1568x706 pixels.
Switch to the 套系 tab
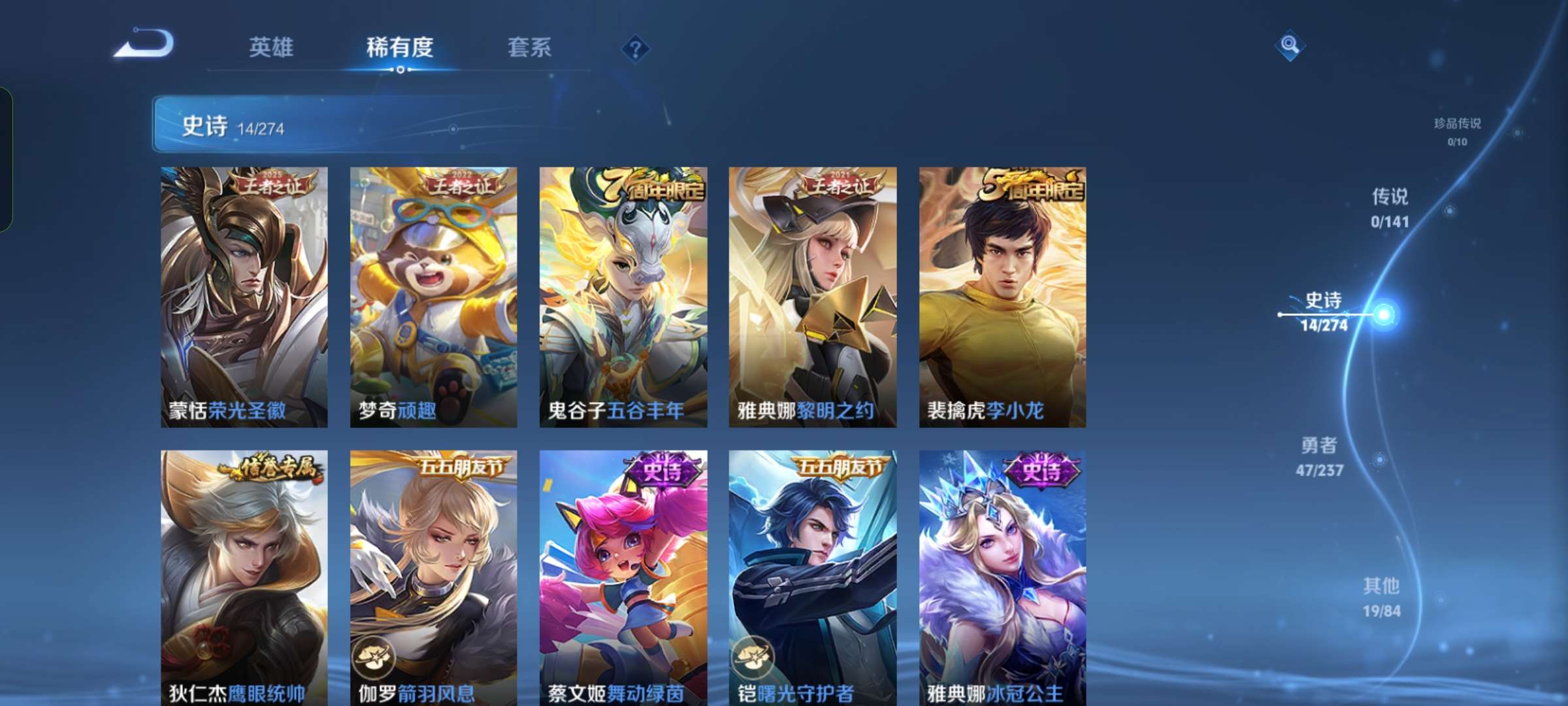pyautogui.click(x=529, y=48)
